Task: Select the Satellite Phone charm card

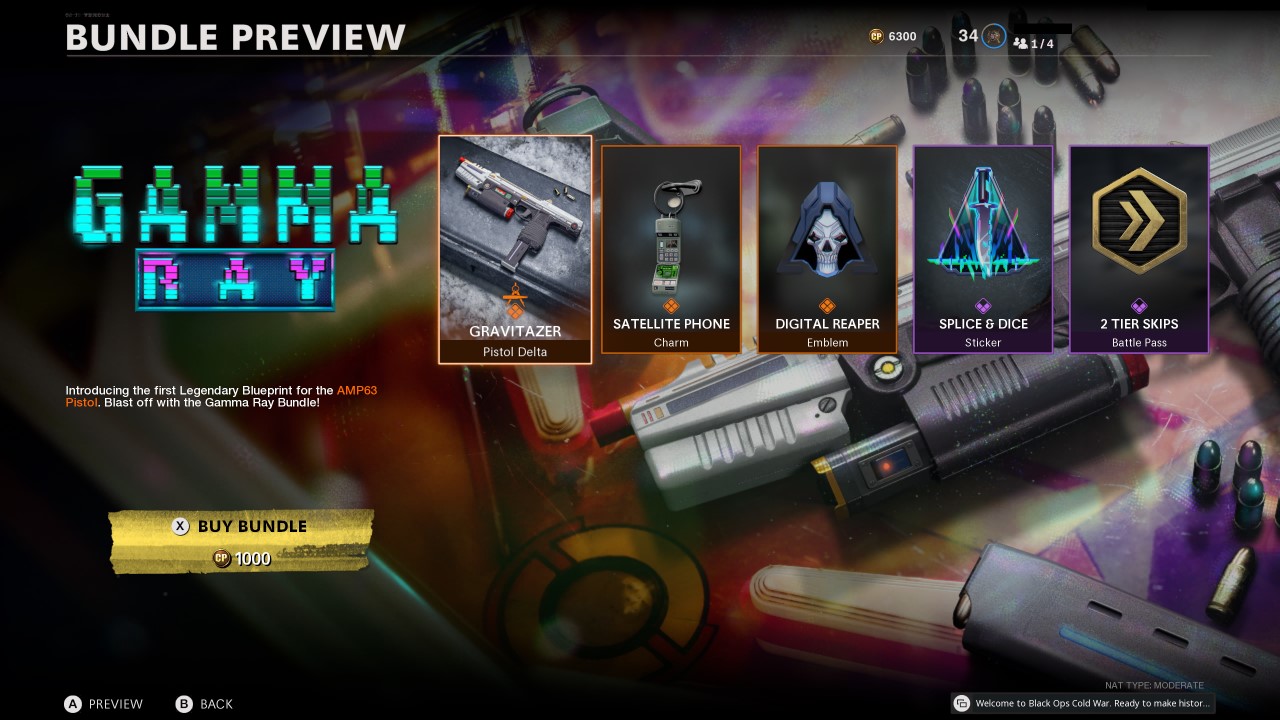Action: click(670, 248)
